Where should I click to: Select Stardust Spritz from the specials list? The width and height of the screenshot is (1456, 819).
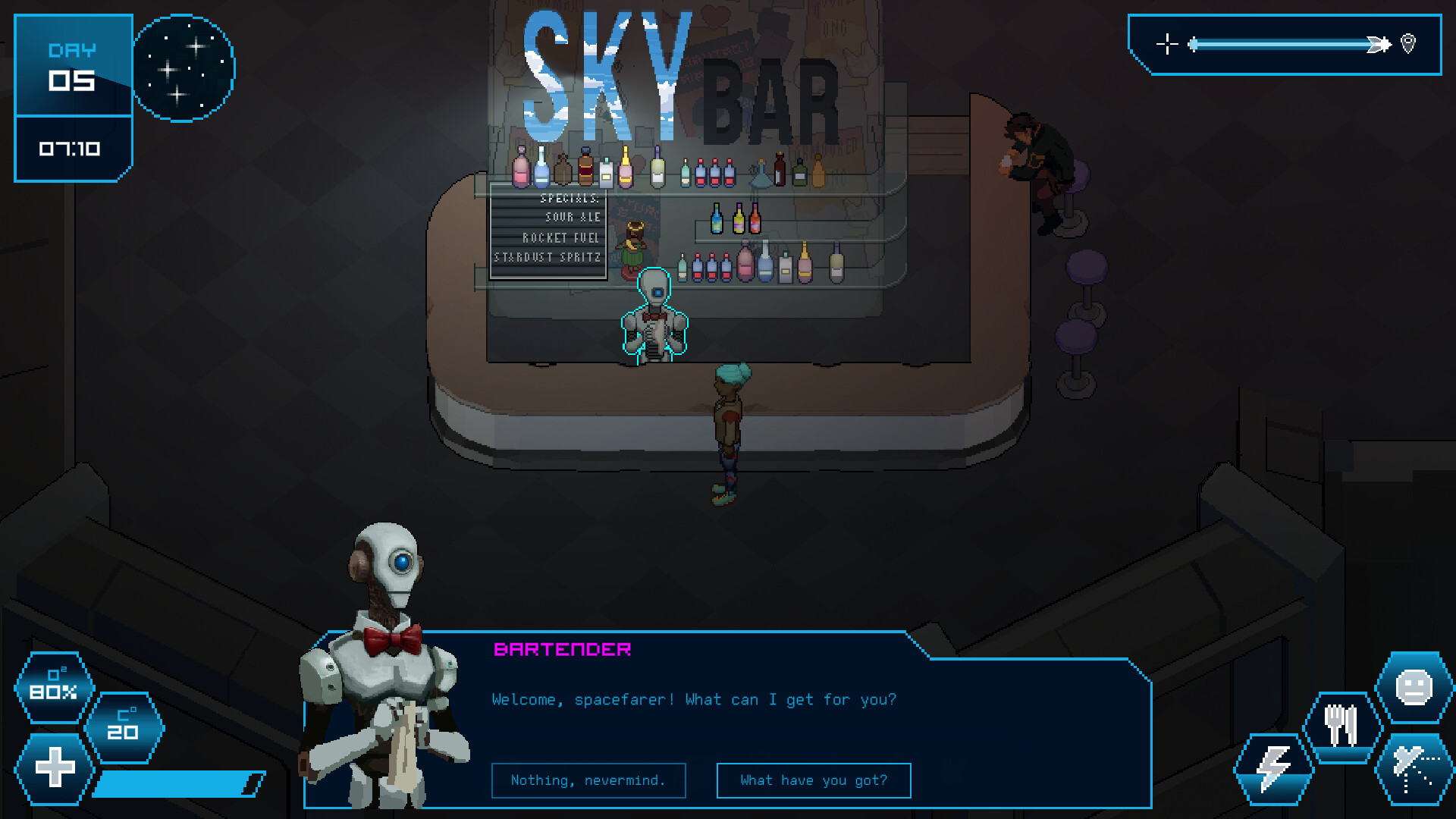(x=548, y=257)
